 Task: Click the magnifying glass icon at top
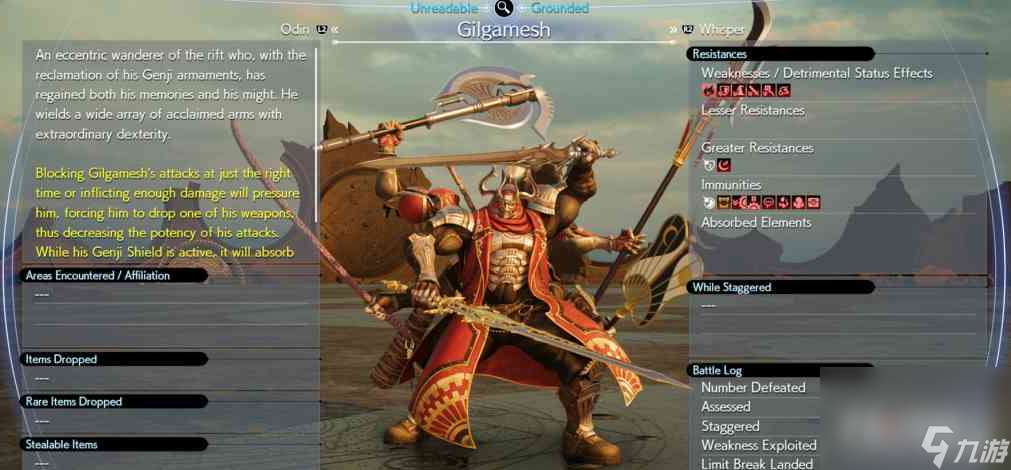pyautogui.click(x=503, y=9)
